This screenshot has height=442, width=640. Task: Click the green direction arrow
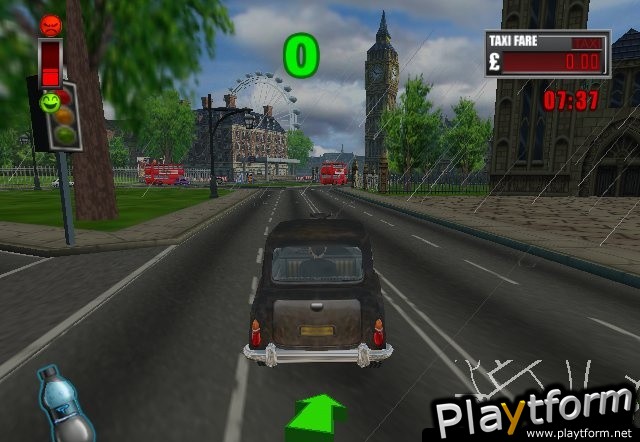pos(316,415)
